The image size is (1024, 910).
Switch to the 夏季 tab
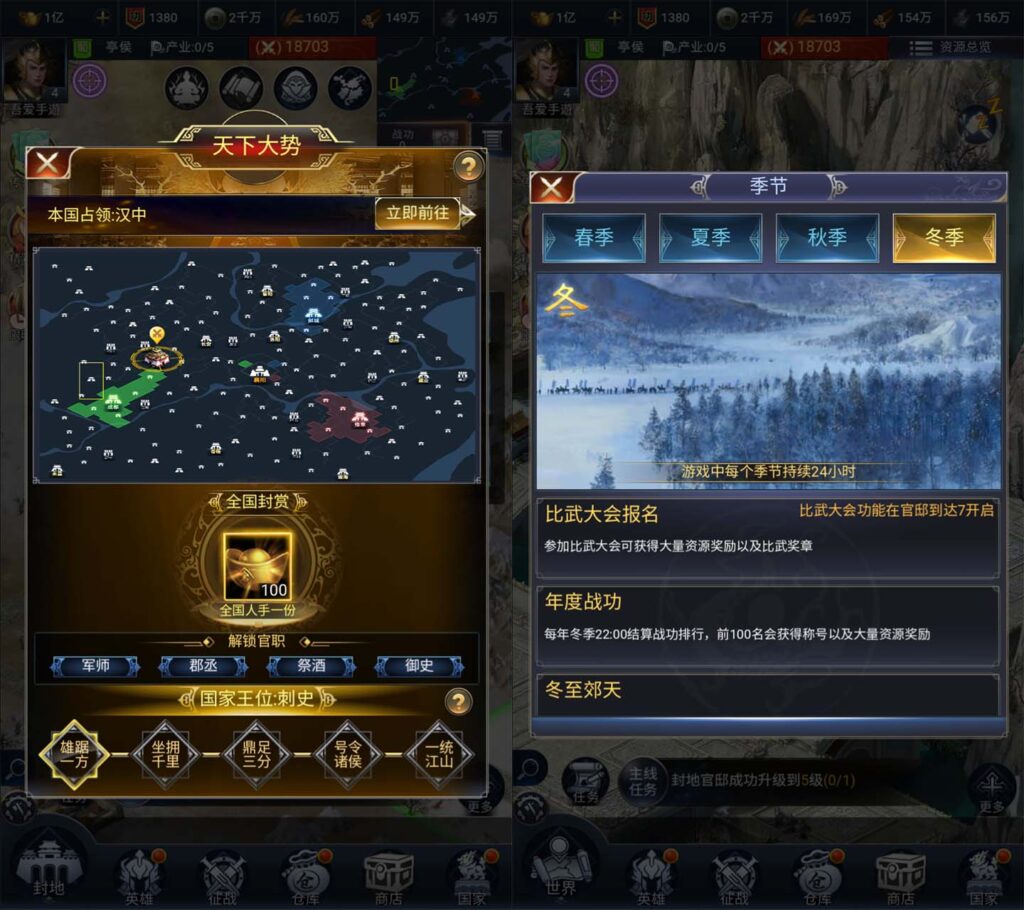pos(708,238)
